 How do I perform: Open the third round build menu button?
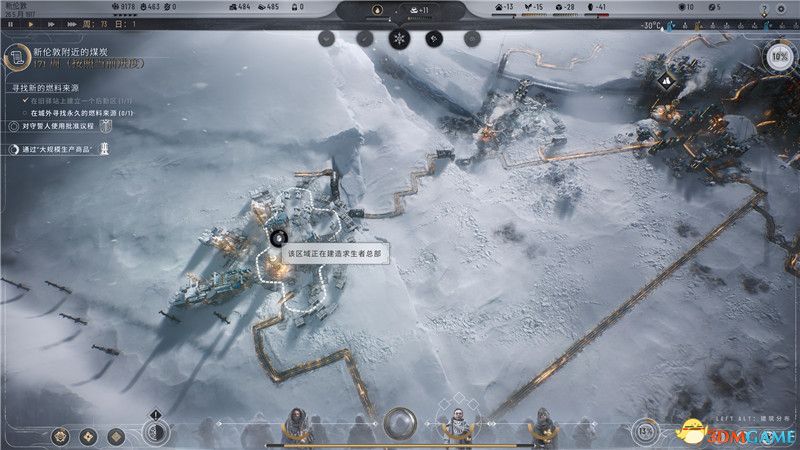pyautogui.click(x=116, y=436)
